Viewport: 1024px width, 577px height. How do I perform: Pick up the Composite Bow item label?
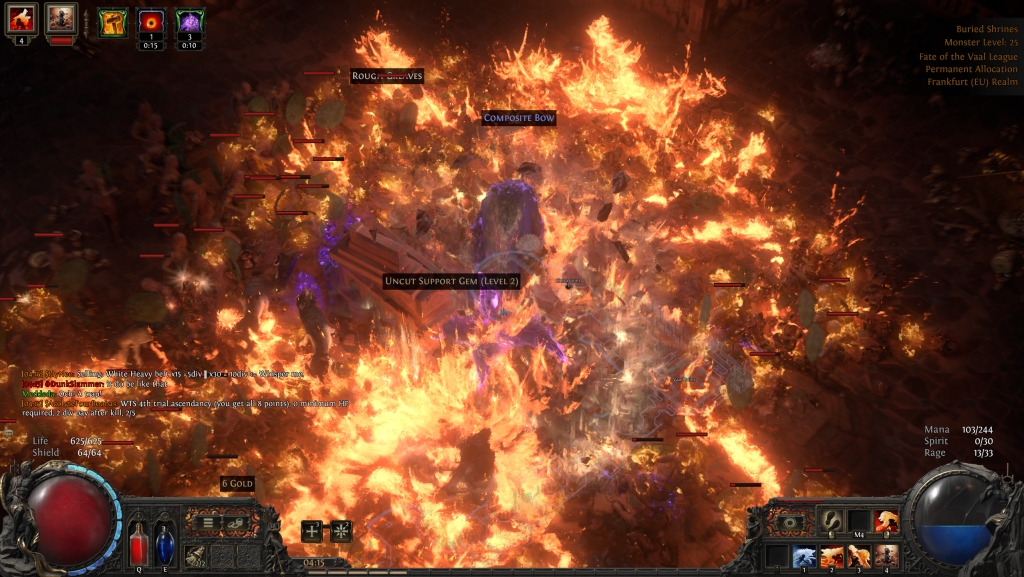(519, 118)
